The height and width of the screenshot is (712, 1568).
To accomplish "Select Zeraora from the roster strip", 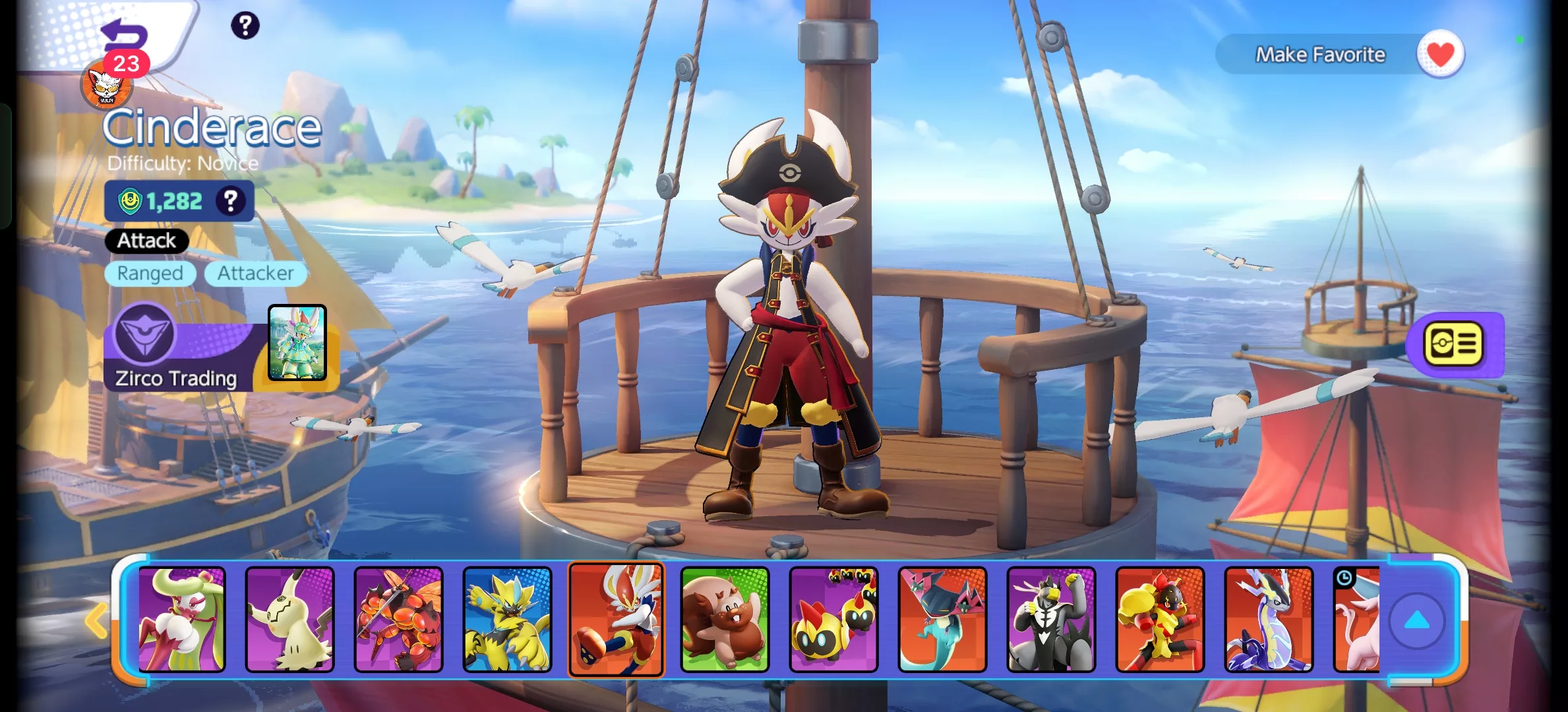I will click(507, 620).
